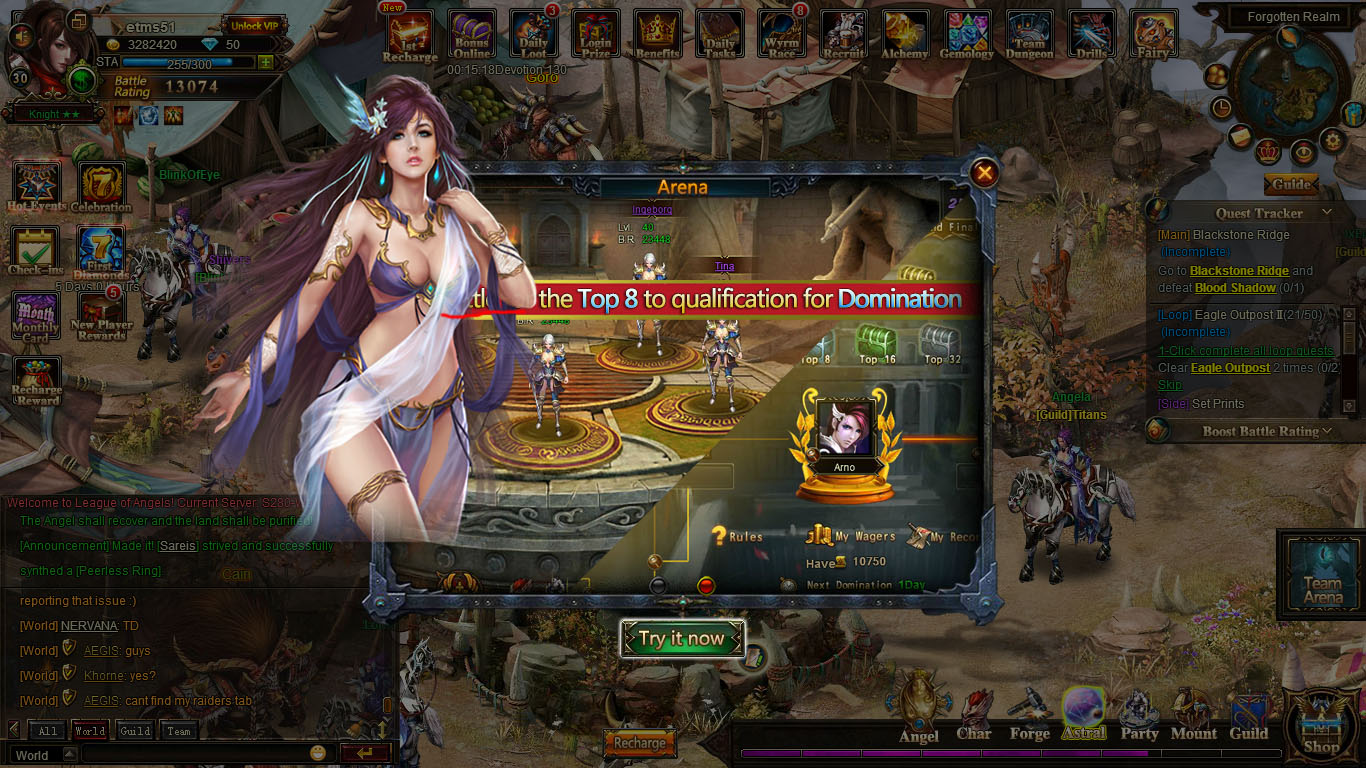Click the orange Recharge button
The image size is (1366, 768).
(x=639, y=743)
